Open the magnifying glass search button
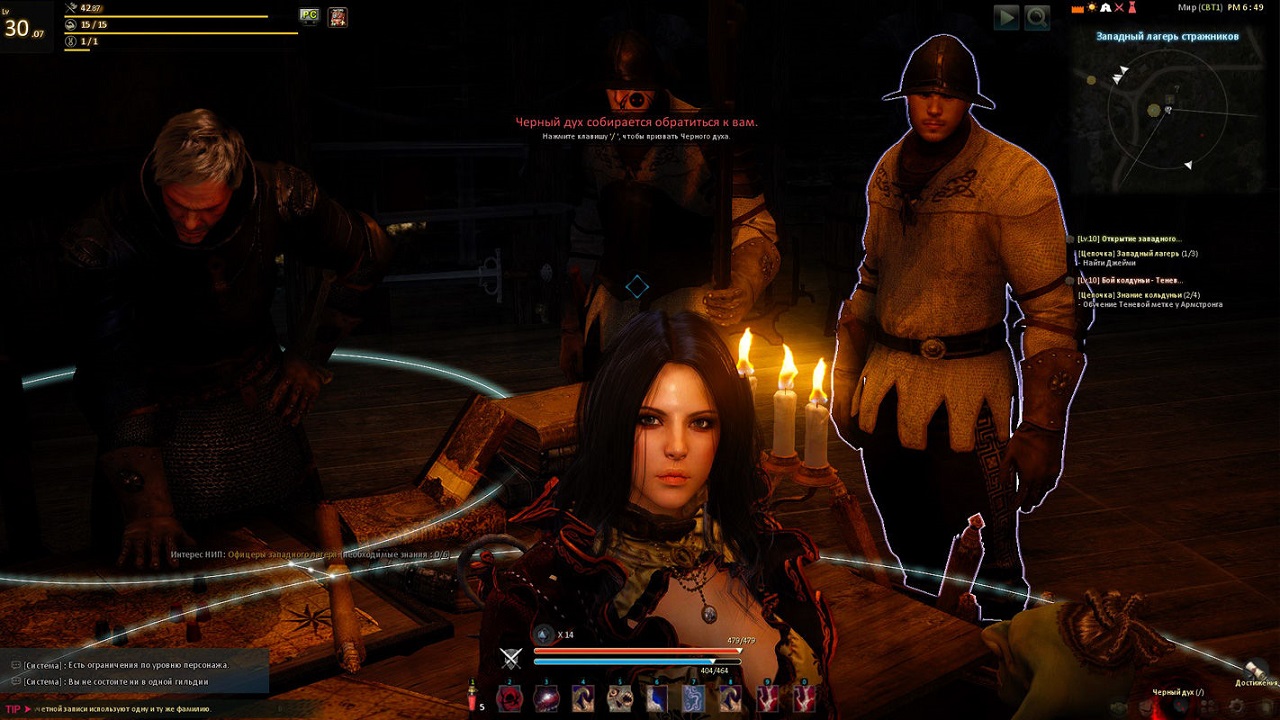 tap(1037, 17)
